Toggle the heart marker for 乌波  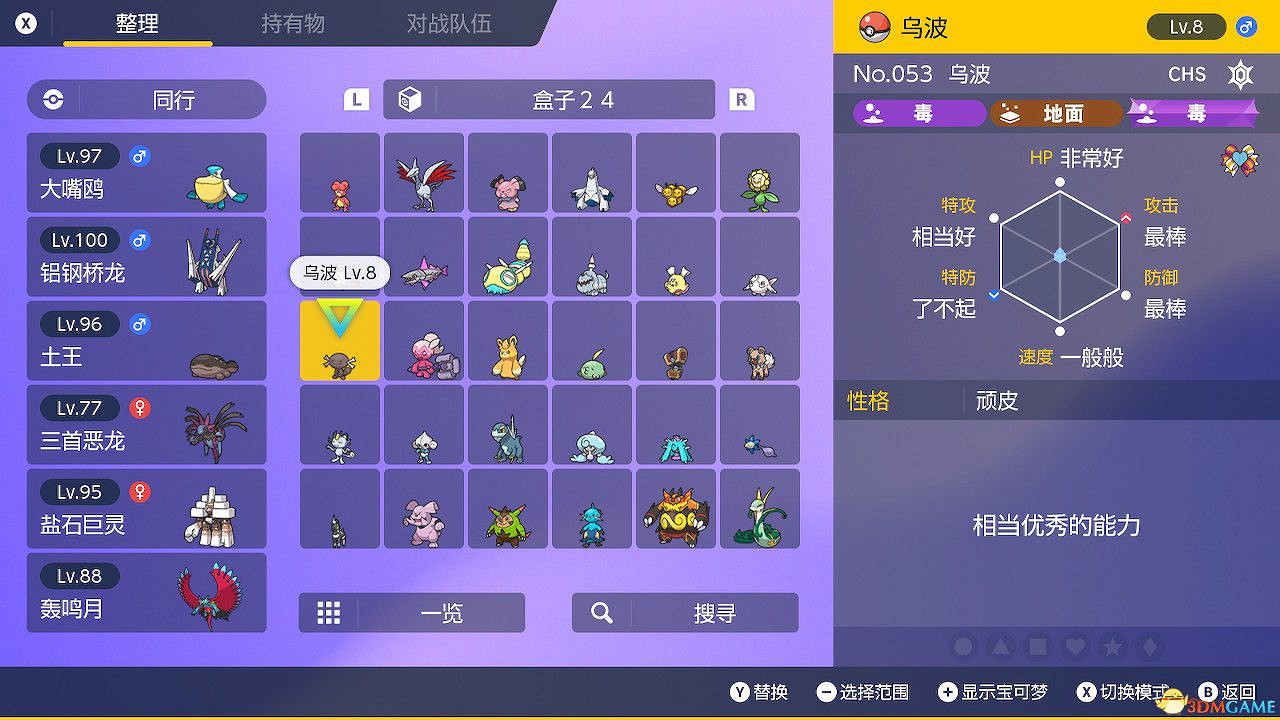tap(1074, 647)
